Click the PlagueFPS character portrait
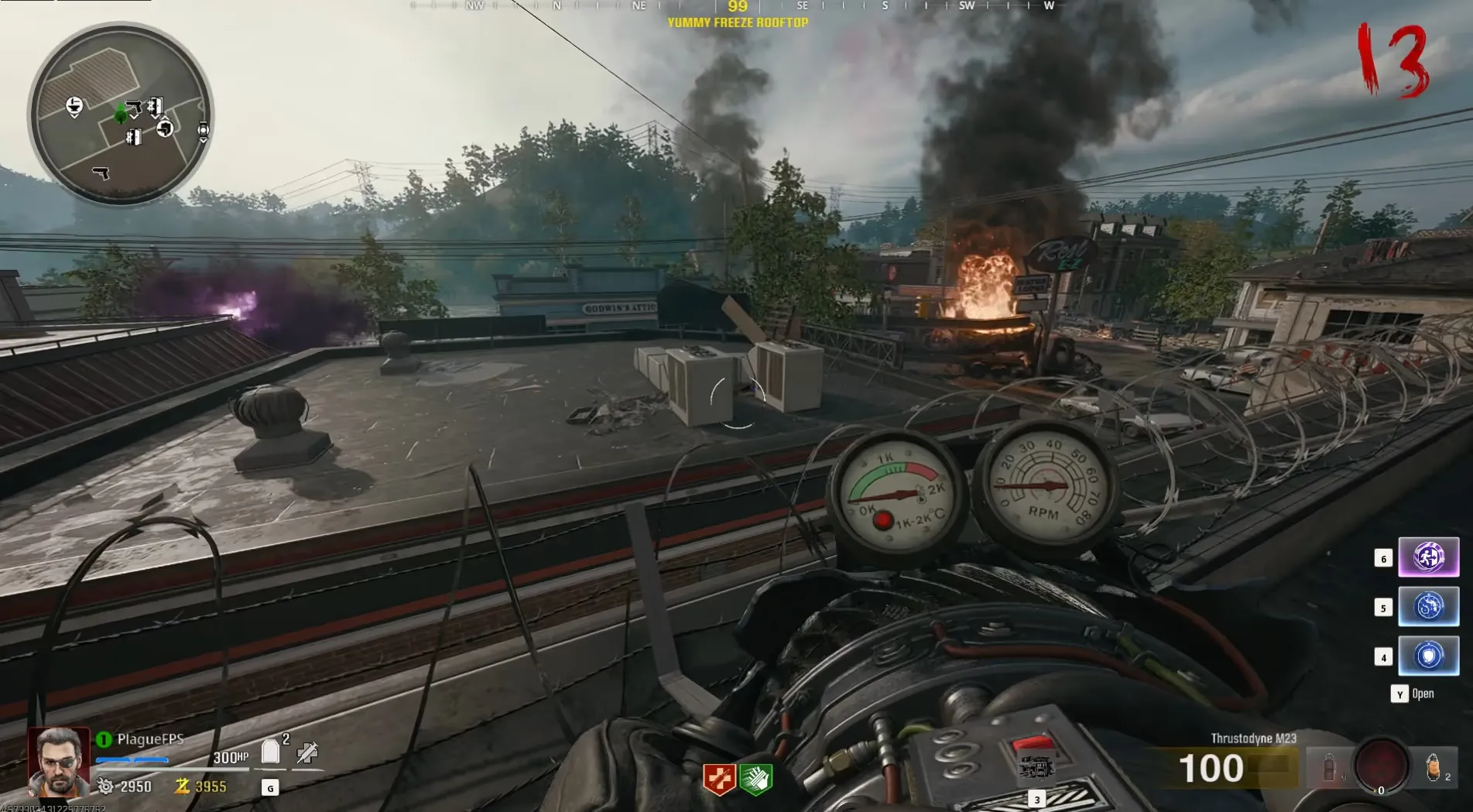This screenshot has width=1473, height=812. 59,762
